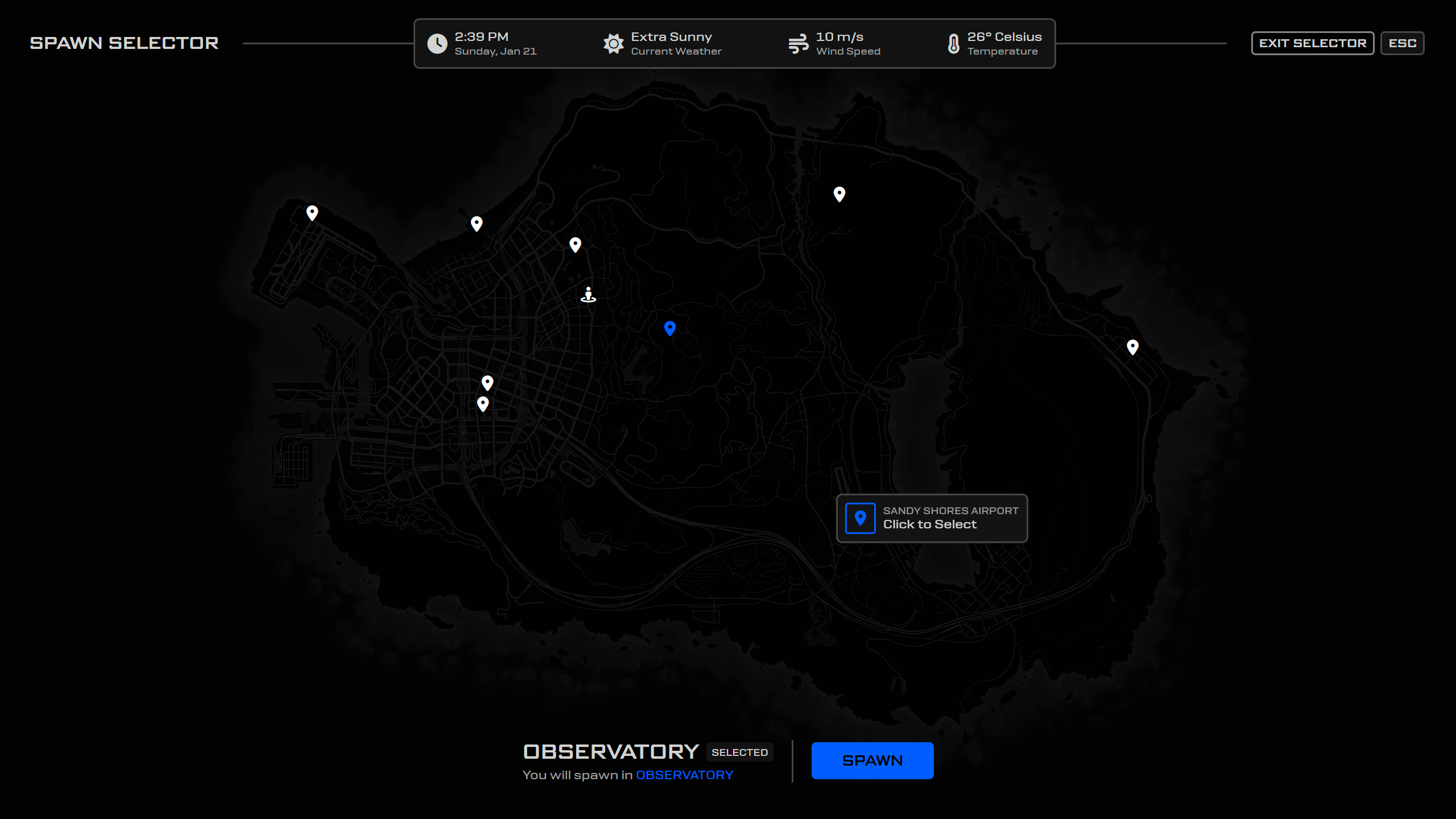This screenshot has width=1456, height=819.
Task: Click EXIT SELECTOR
Action: pos(1313,43)
